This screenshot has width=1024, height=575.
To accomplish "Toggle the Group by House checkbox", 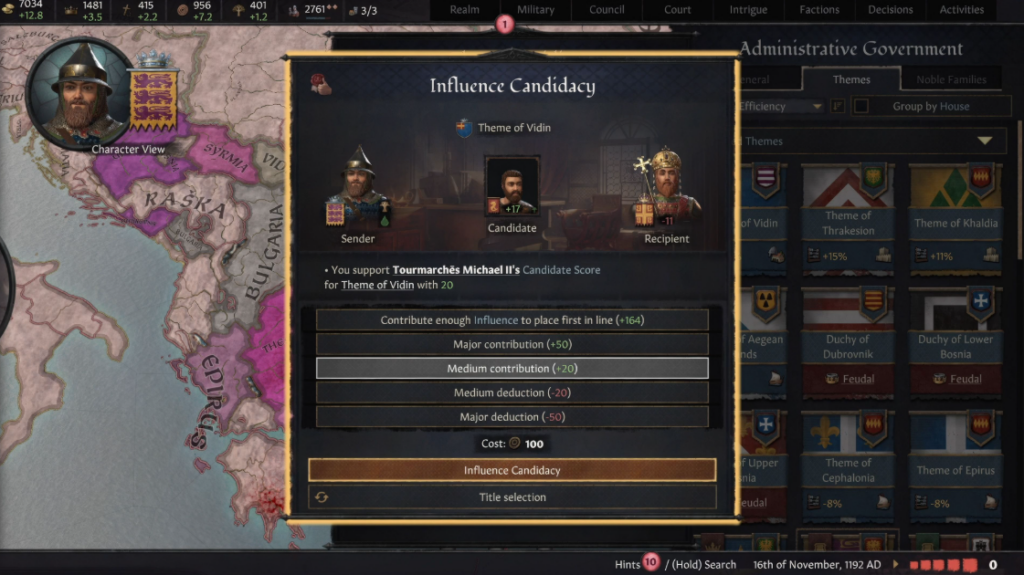I will coord(860,106).
